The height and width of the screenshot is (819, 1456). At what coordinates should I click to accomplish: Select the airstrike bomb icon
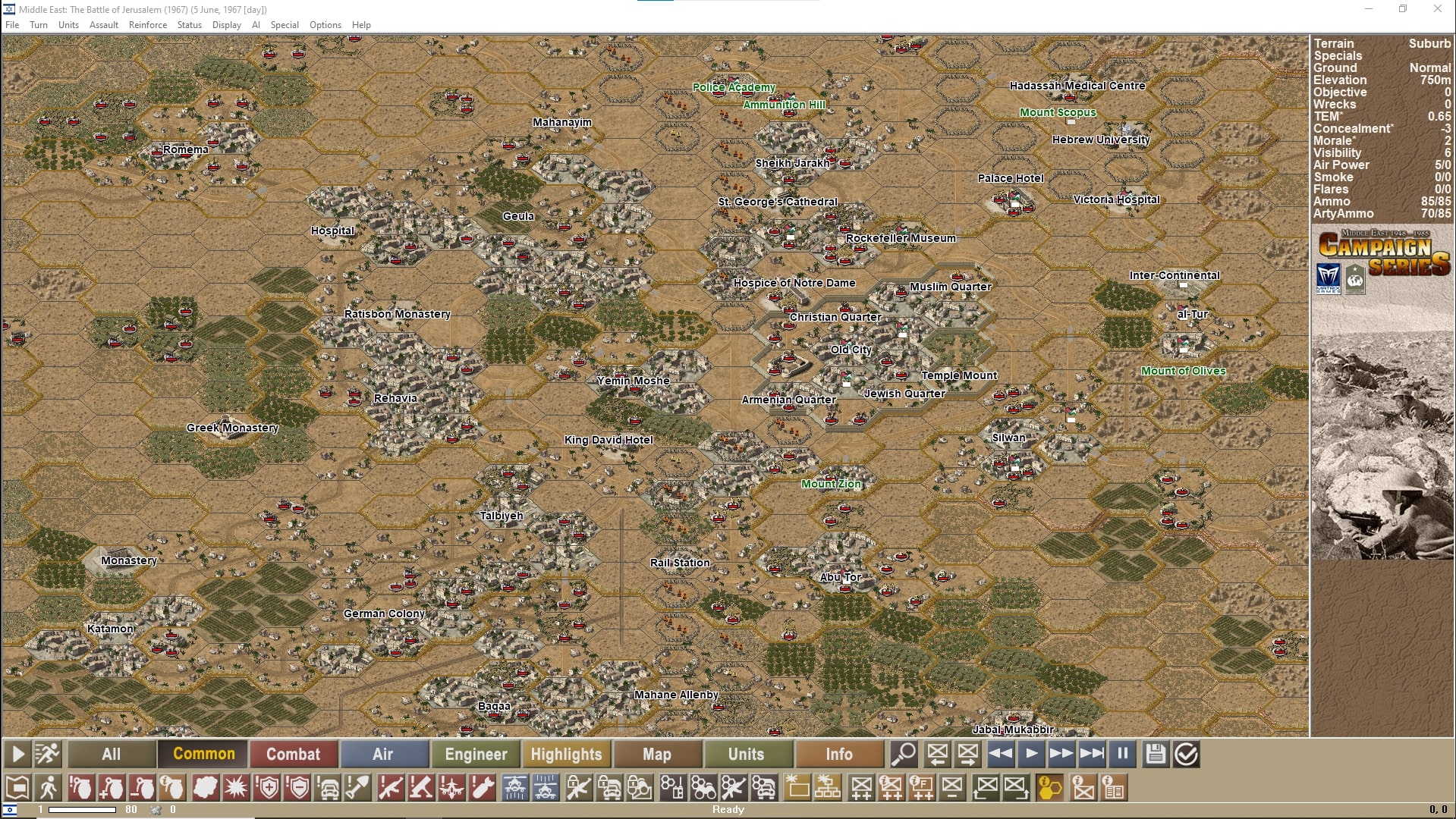point(483,788)
